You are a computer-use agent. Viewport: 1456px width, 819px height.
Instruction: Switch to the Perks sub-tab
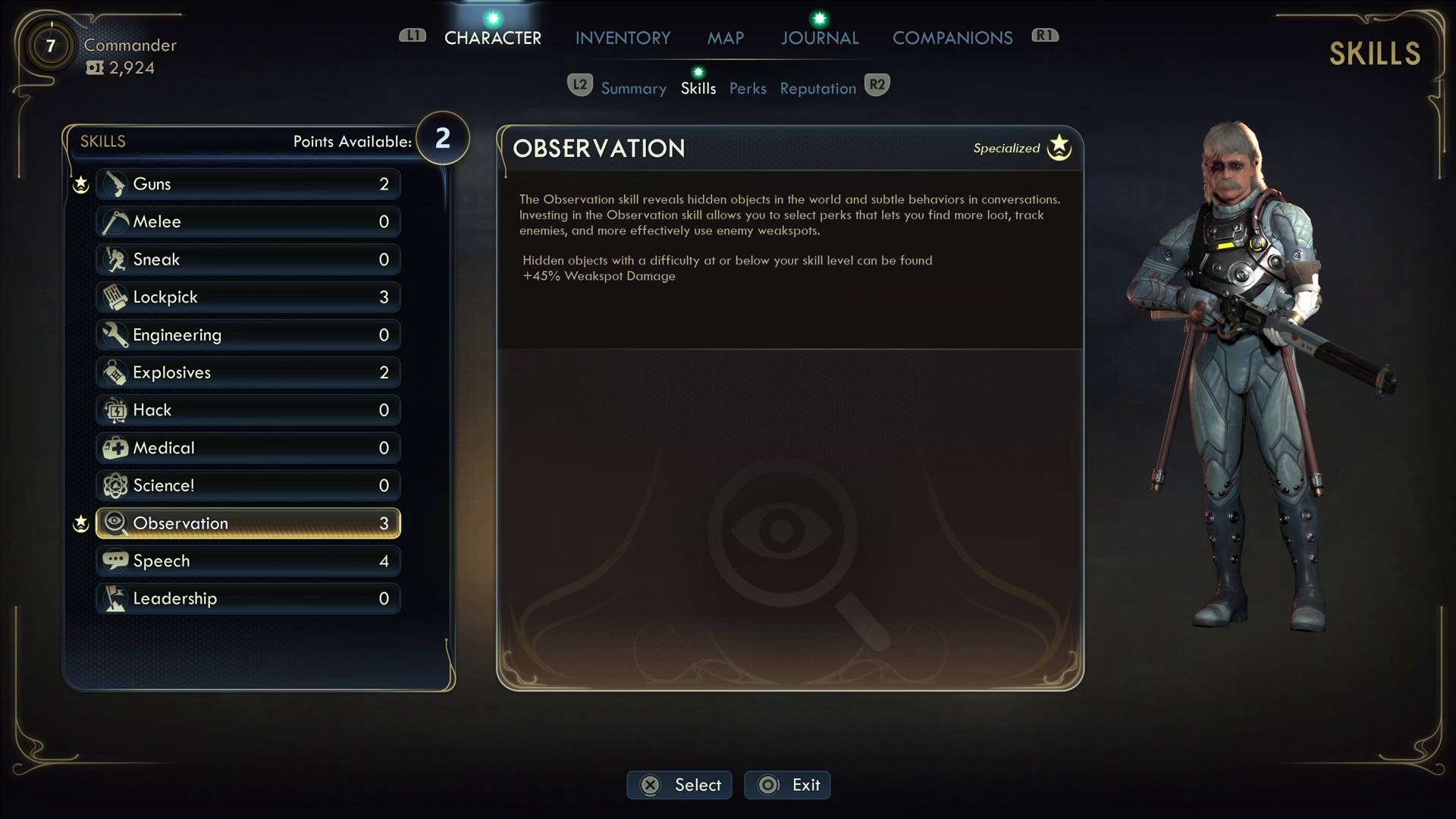pos(748,89)
